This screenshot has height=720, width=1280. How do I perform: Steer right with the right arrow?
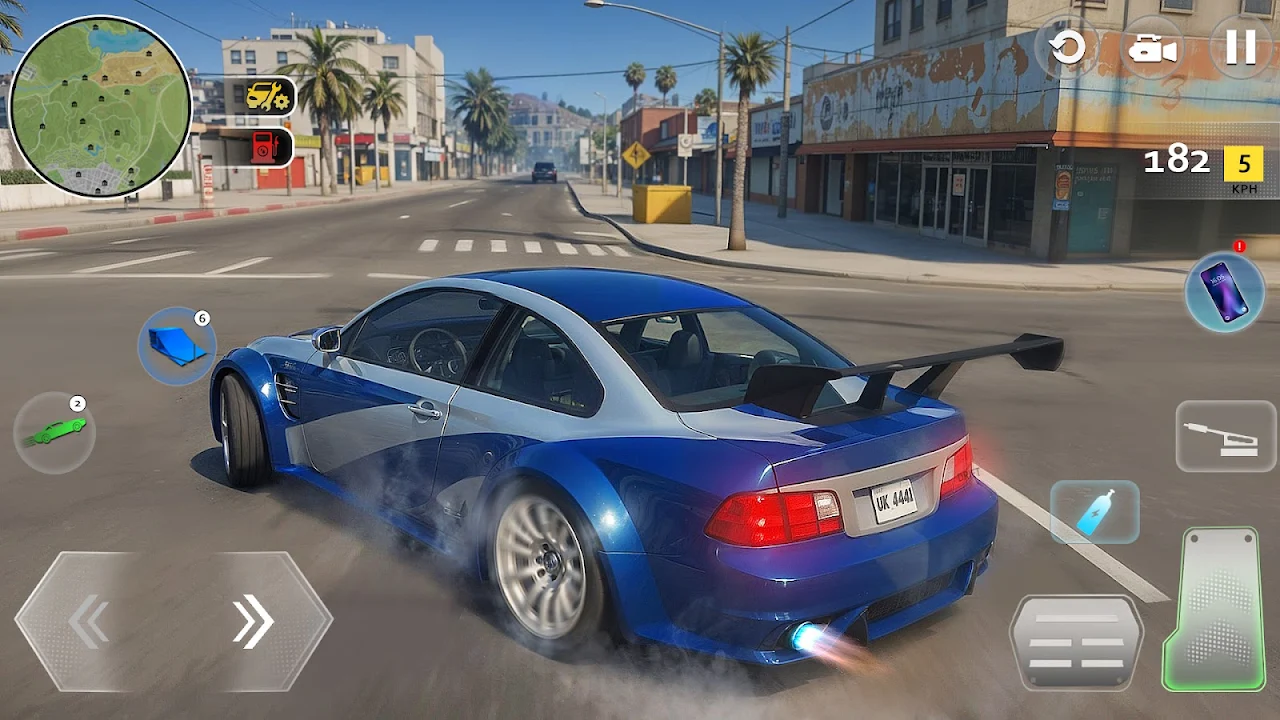[x=254, y=622]
